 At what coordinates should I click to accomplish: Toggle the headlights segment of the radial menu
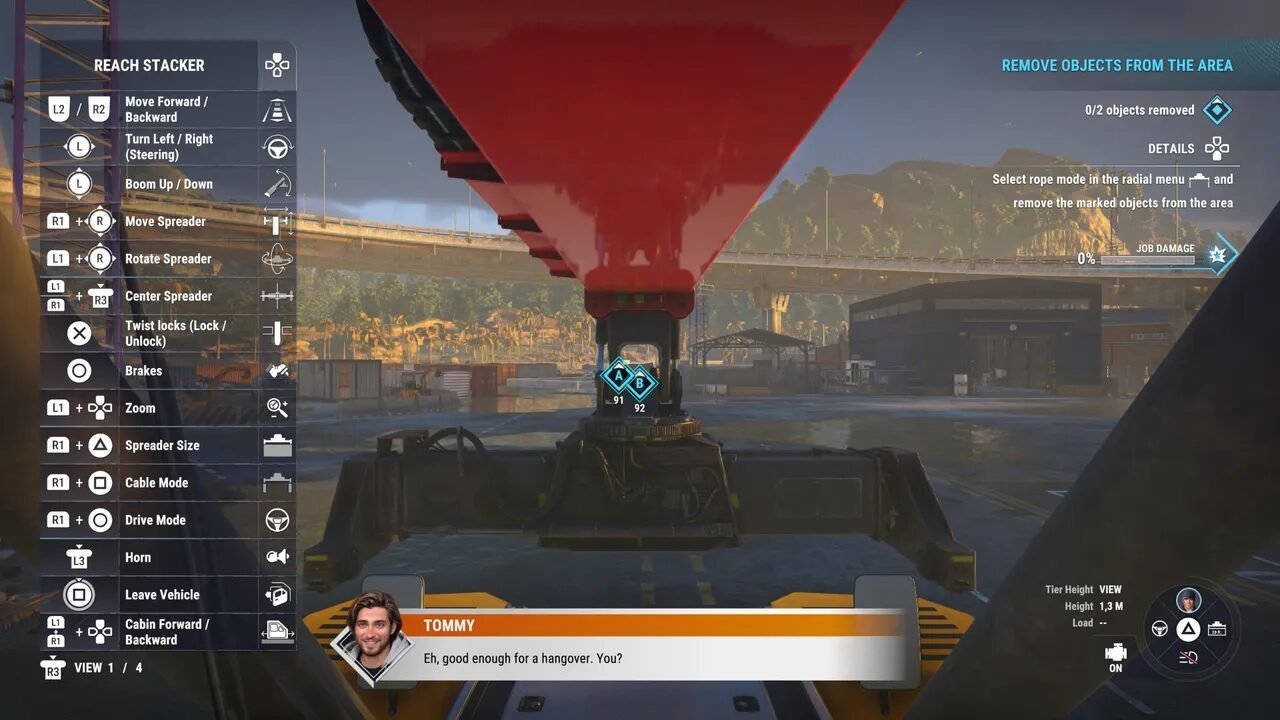tap(1188, 656)
